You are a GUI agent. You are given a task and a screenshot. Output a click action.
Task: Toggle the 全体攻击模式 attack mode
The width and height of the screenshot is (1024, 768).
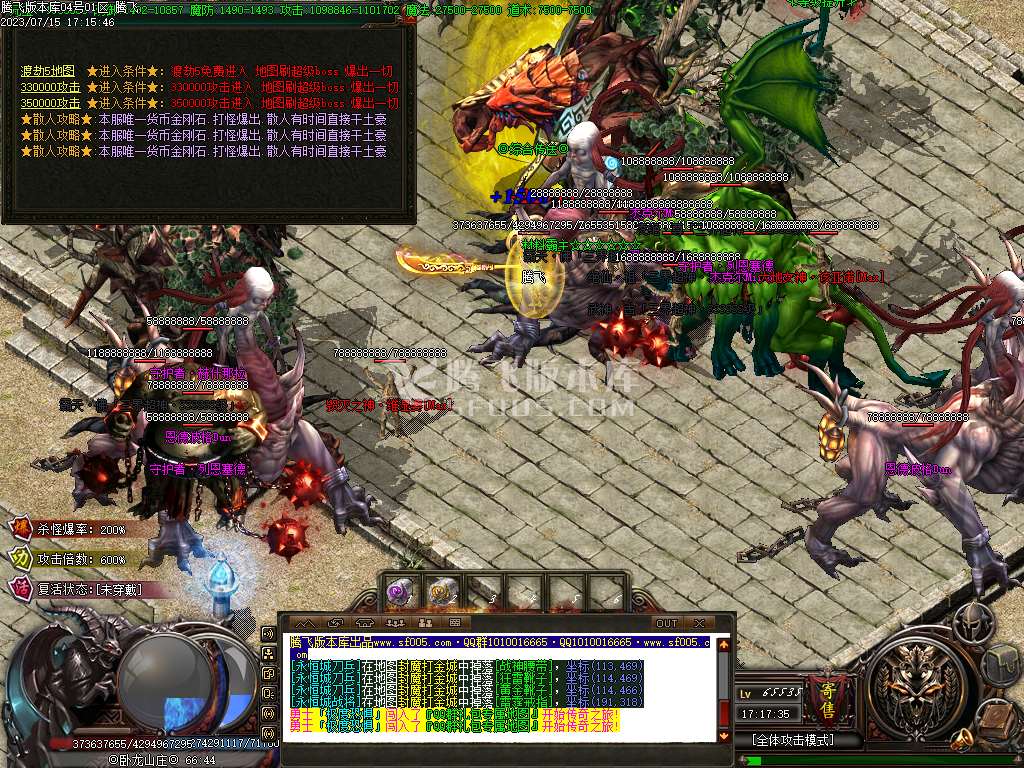[793, 740]
